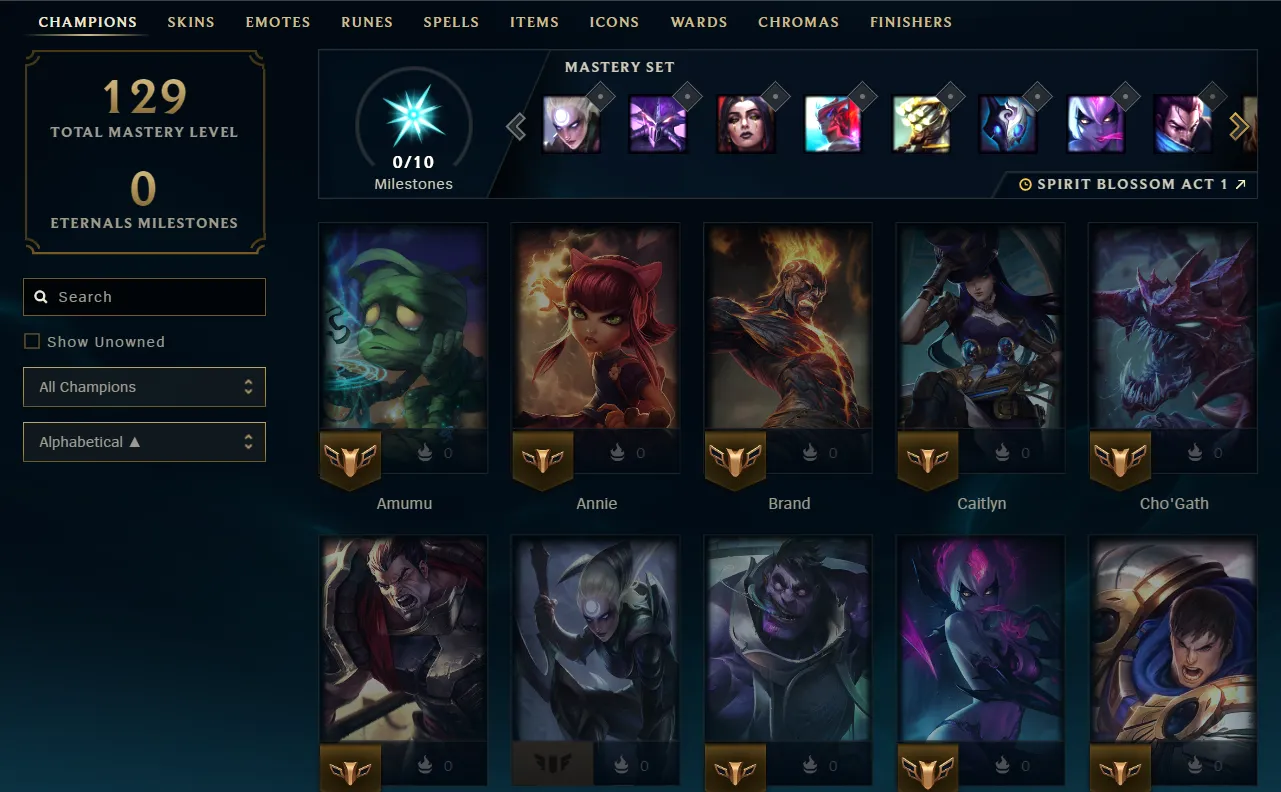Select Kha'Zix's icon in the Mastery Set
The image size is (1281, 792).
click(657, 125)
